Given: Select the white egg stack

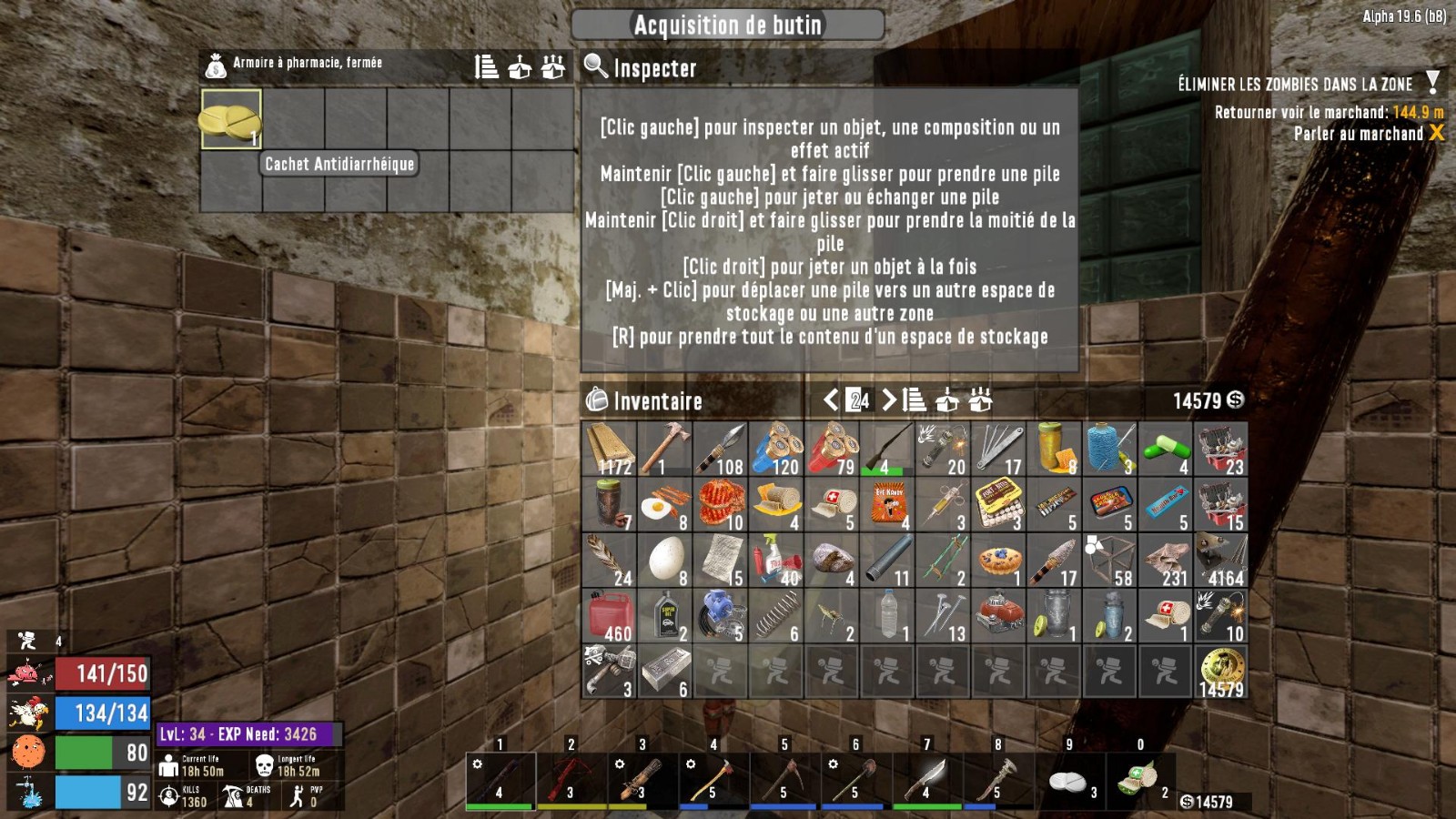Looking at the screenshot, I should click(664, 561).
